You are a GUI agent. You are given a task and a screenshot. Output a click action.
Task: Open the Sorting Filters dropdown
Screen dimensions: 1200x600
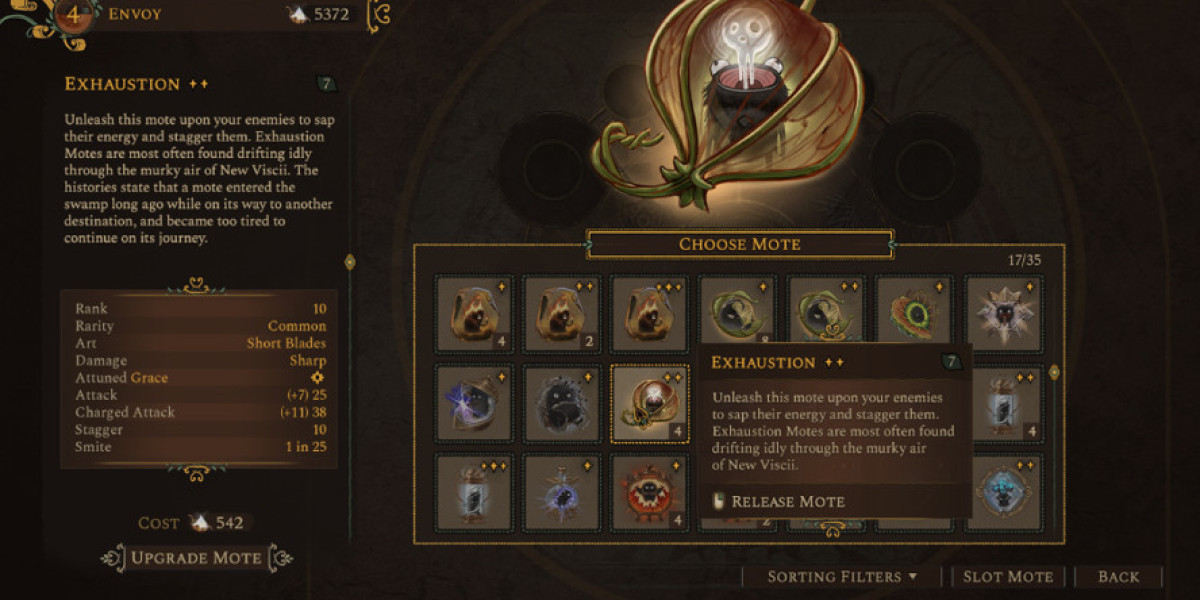(x=842, y=576)
